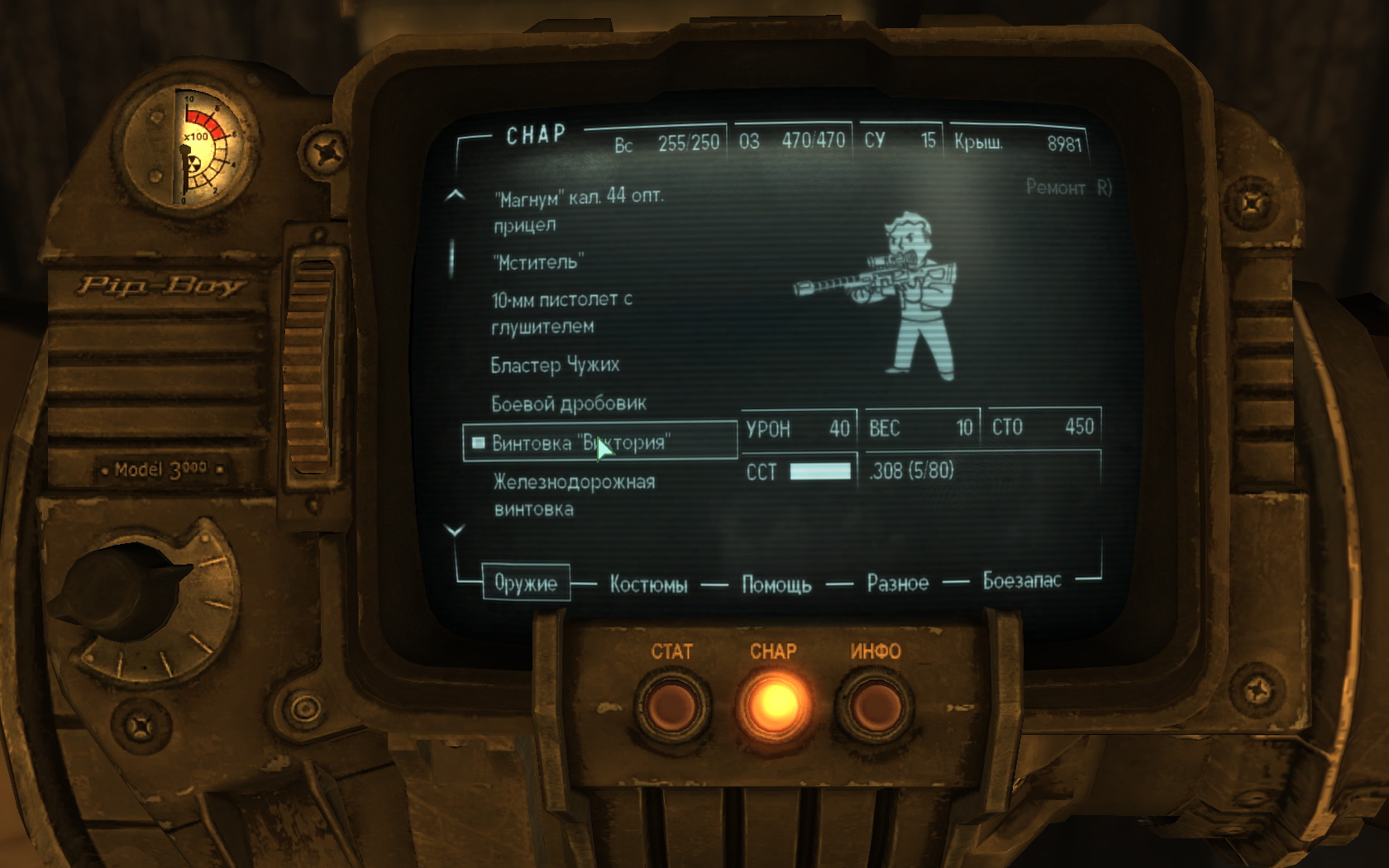
Task: Choose the "Мститель" weapon entry
Action: 538,263
